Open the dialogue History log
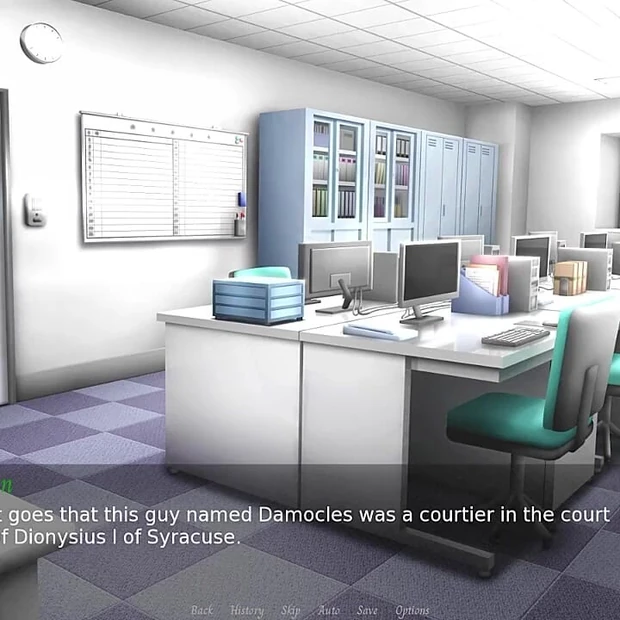 click(x=247, y=610)
